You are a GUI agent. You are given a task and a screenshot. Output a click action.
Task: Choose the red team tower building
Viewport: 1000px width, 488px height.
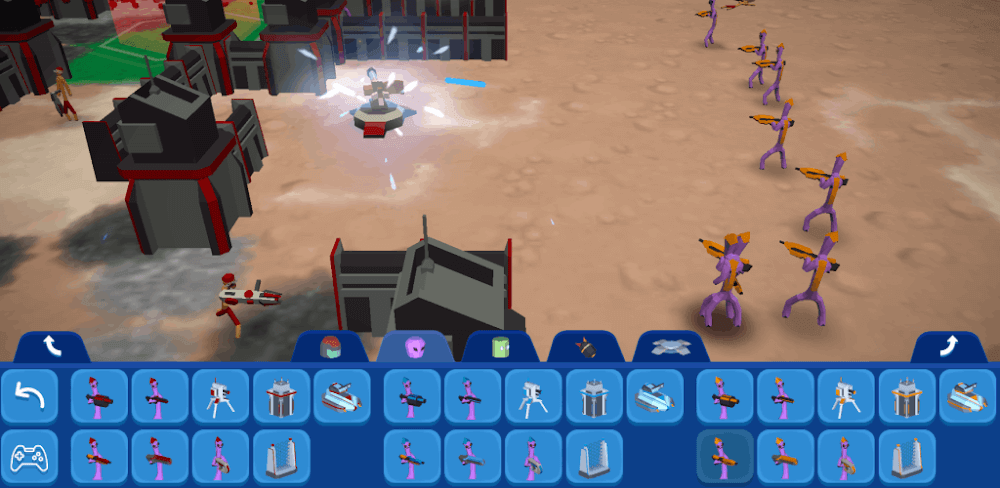(282, 397)
